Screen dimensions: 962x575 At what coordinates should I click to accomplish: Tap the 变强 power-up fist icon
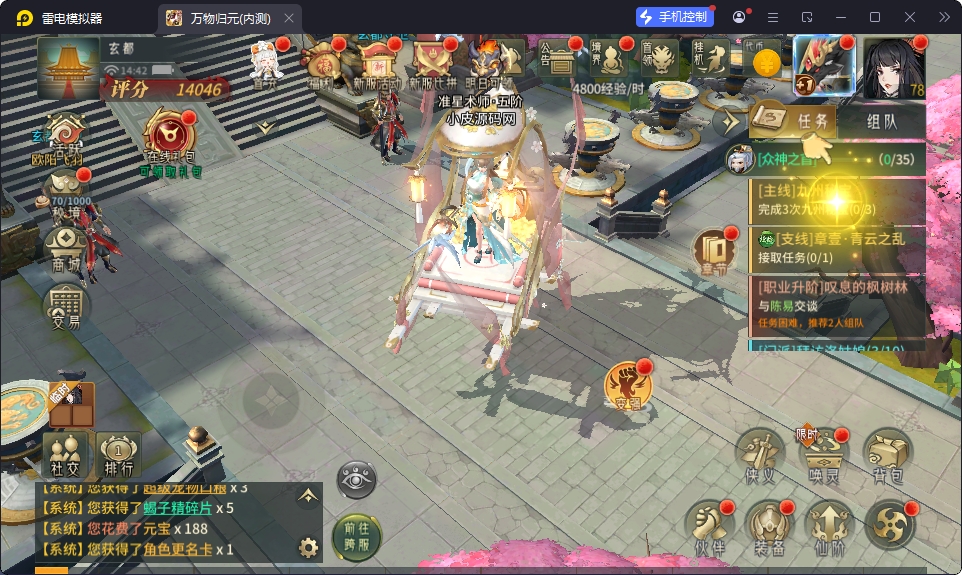click(x=628, y=387)
